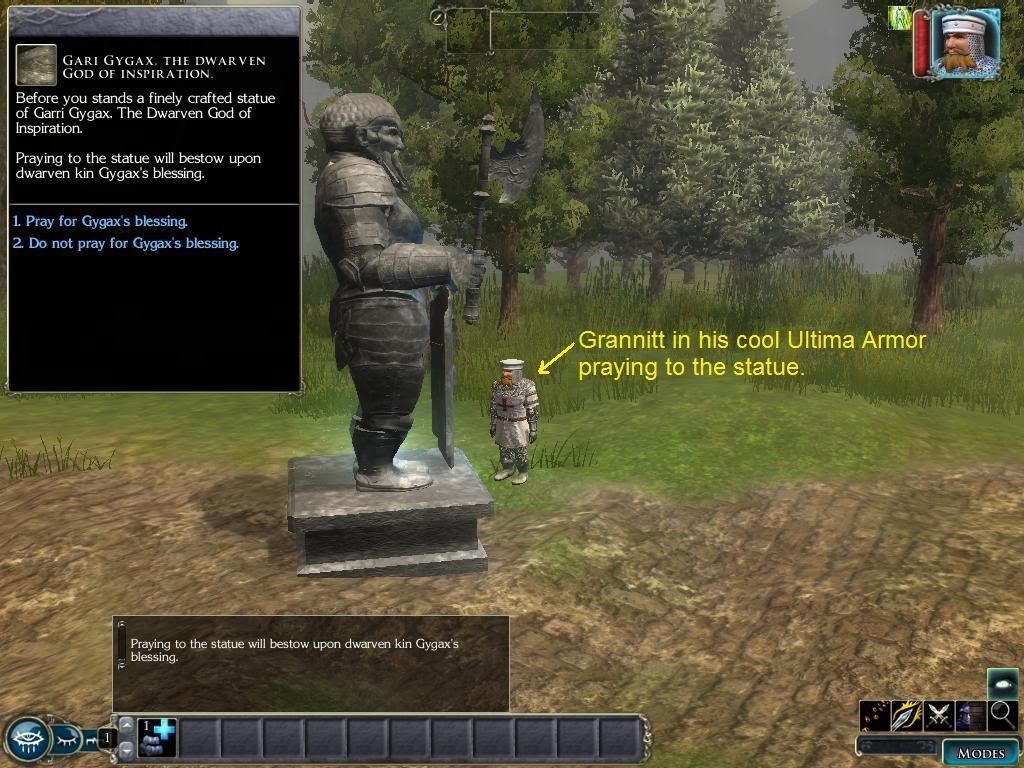Activate the magnifying glass search mode
Screen dimensions: 1024x768
click(x=1003, y=715)
